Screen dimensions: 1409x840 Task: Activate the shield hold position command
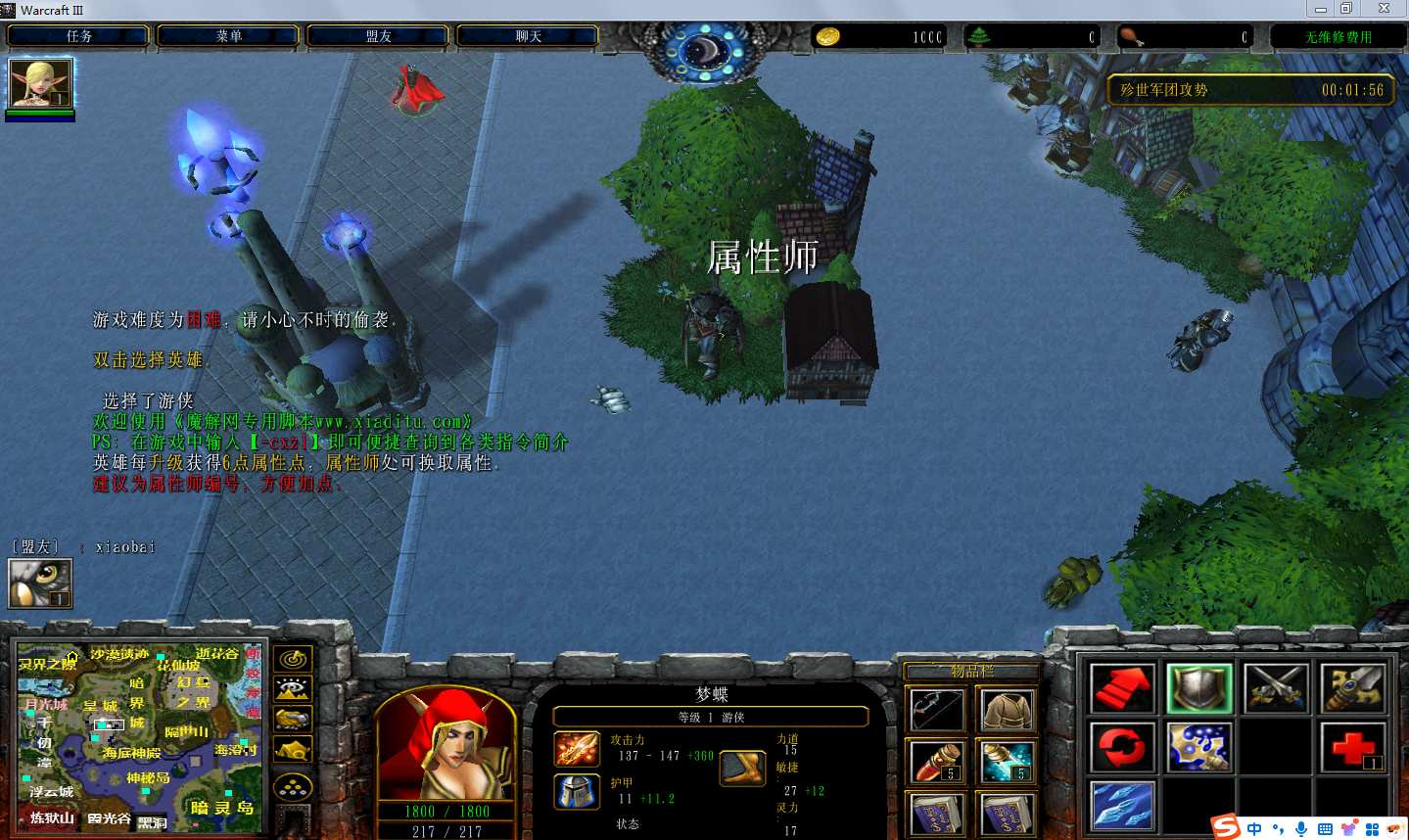pyautogui.click(x=1199, y=688)
